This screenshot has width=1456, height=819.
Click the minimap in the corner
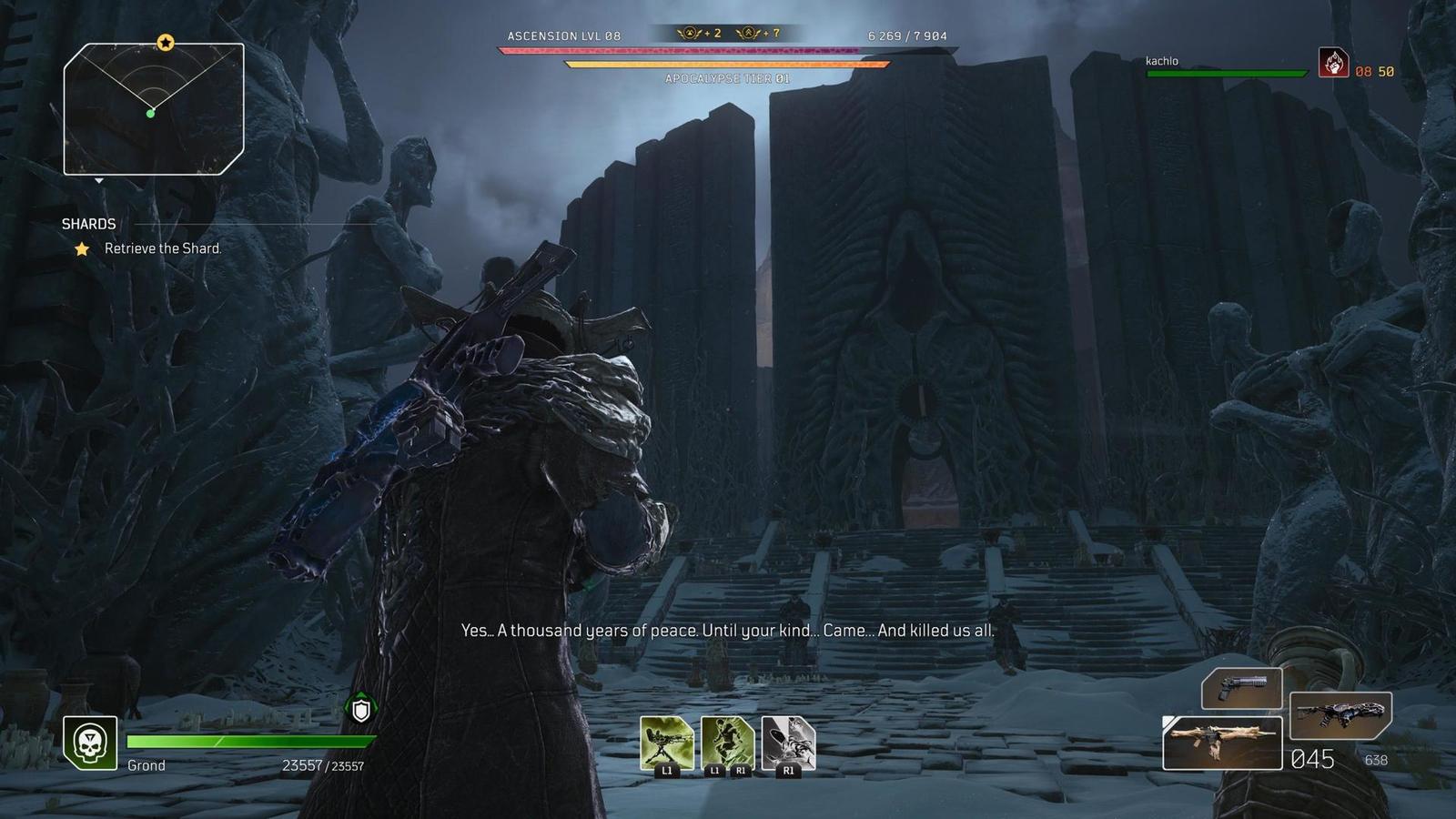[x=153, y=109]
